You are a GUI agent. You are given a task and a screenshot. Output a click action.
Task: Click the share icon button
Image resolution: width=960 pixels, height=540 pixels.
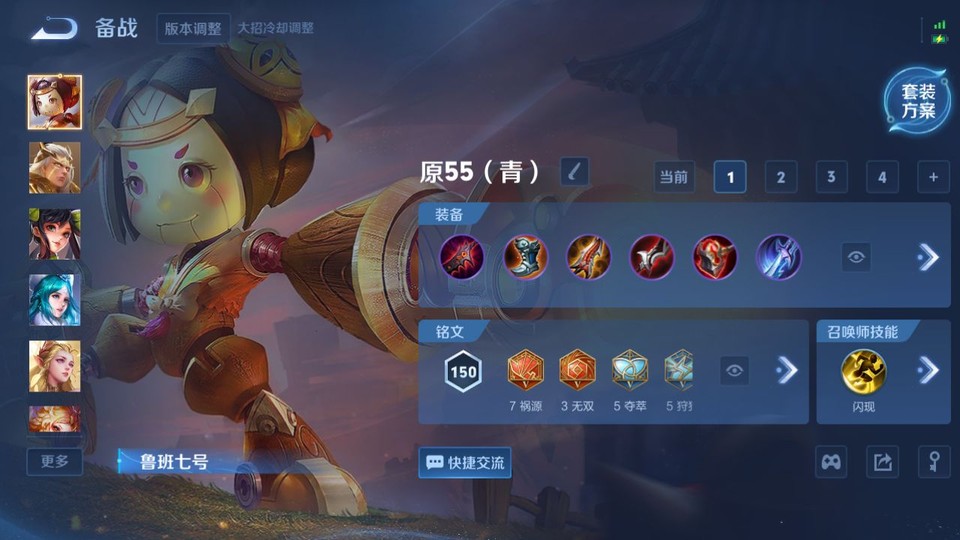[882, 462]
